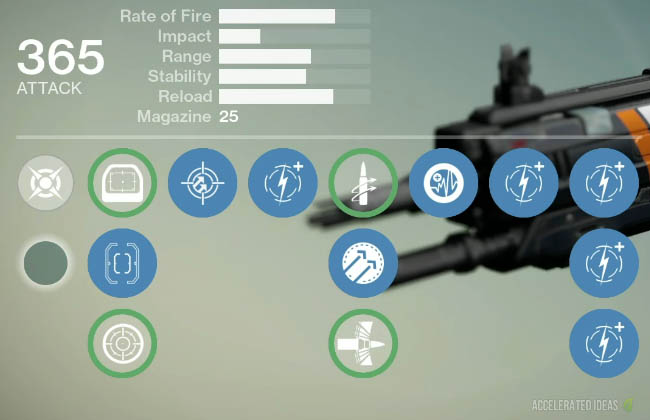Screen dimensions: 650x420
Task: Choose the blue crosshair with arrow perk
Action: point(202,184)
